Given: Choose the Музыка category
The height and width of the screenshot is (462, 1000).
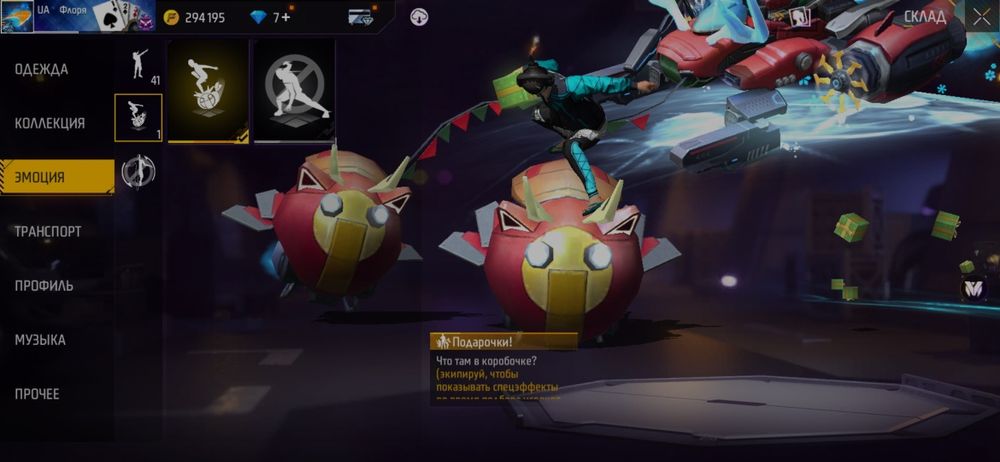Looking at the screenshot, I should (40, 339).
